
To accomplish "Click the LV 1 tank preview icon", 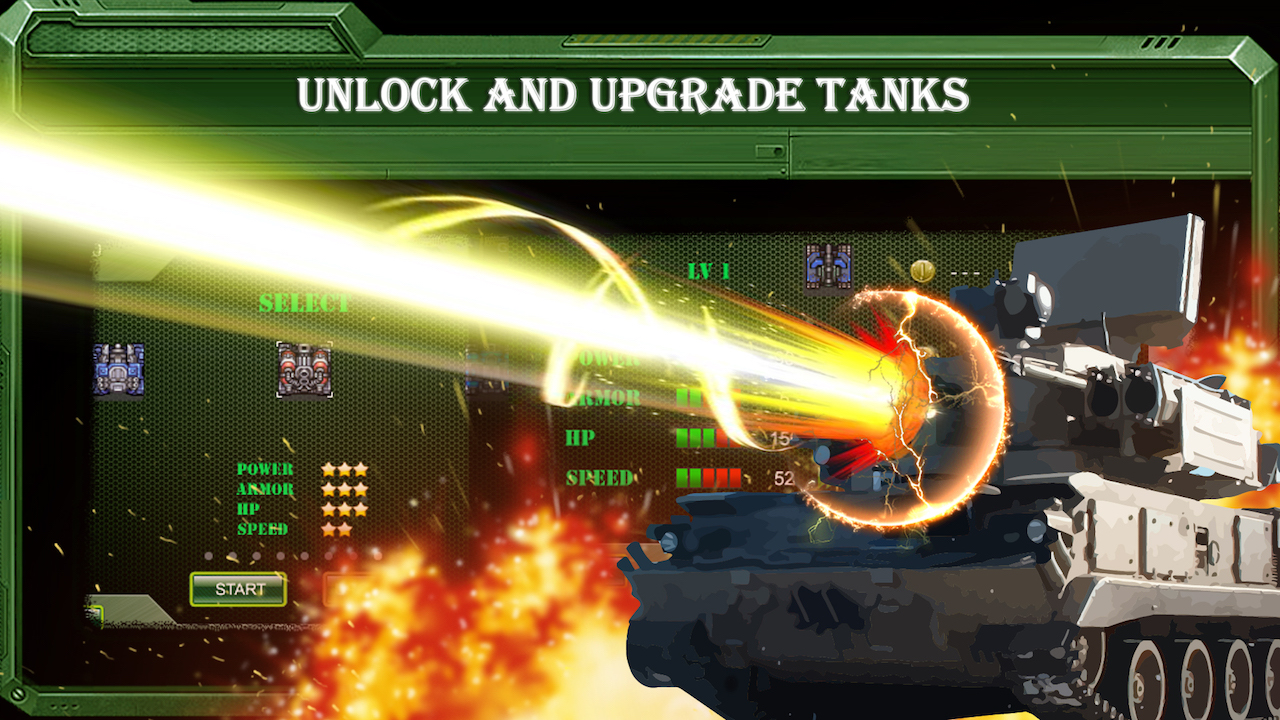I will coord(828,263).
